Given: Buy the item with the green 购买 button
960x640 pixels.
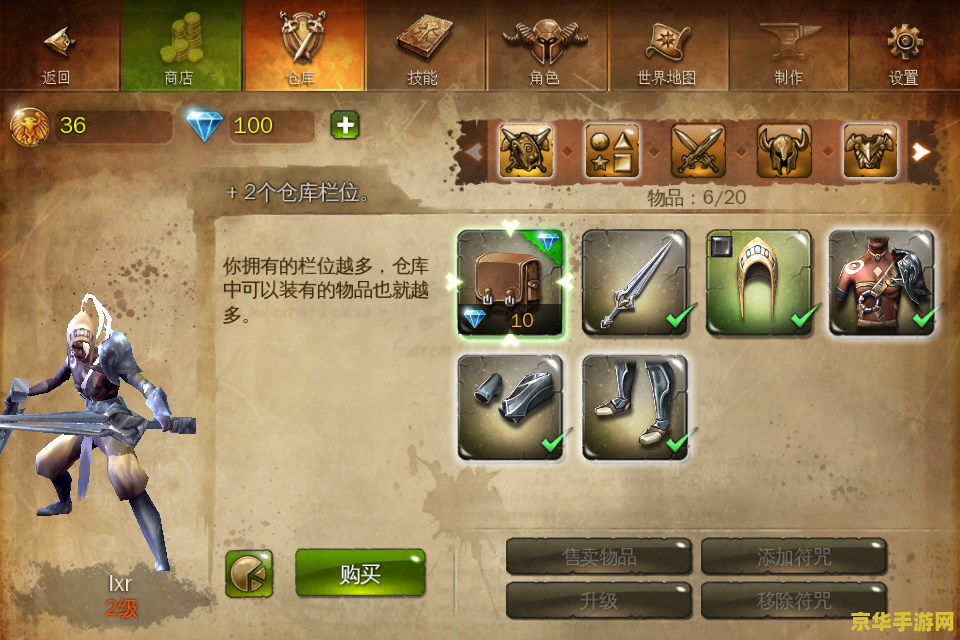Looking at the screenshot, I should [x=360, y=573].
